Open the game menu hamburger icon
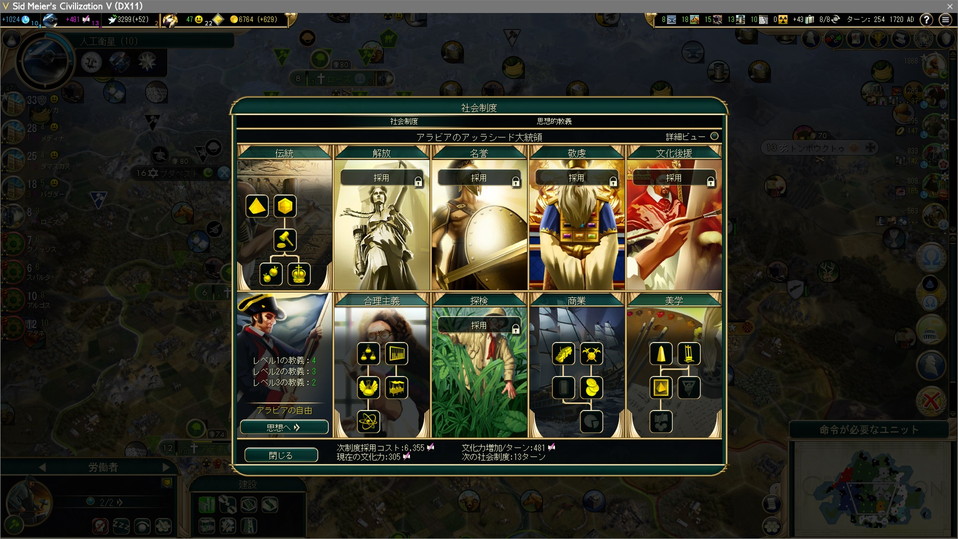958x539 pixels. click(x=945, y=19)
